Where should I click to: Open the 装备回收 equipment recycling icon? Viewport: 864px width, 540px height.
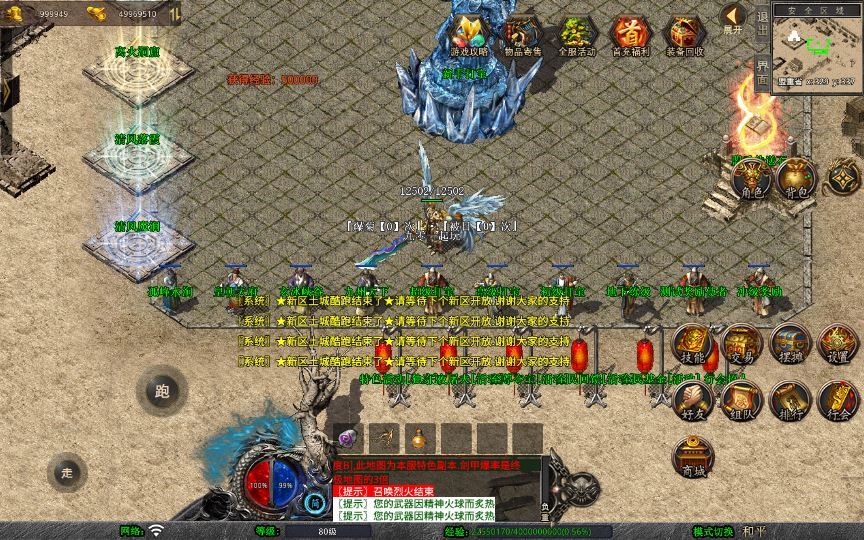point(684,35)
